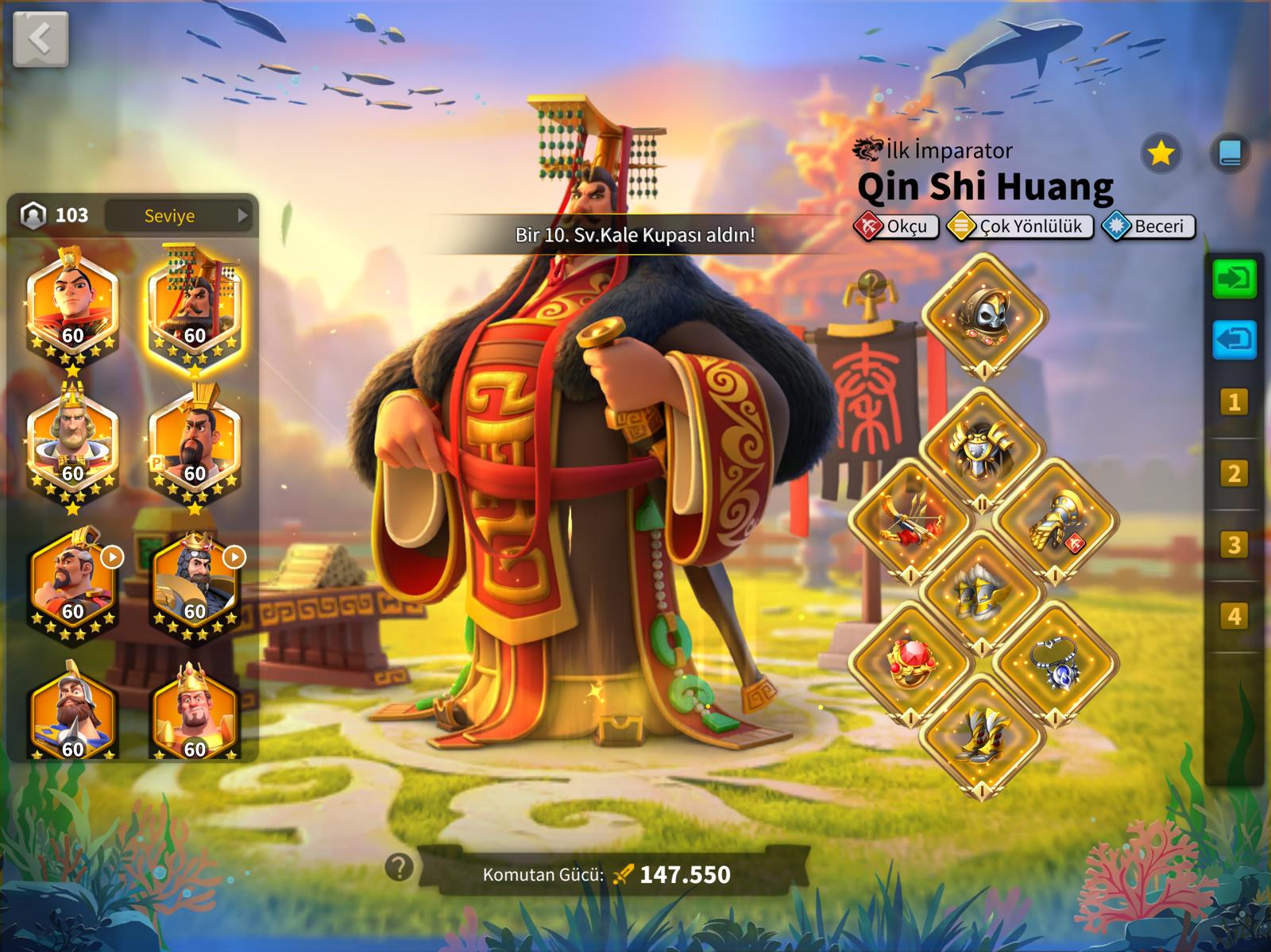Image resolution: width=1271 pixels, height=952 pixels.
Task: Open the blue book commander info
Action: tap(1229, 152)
